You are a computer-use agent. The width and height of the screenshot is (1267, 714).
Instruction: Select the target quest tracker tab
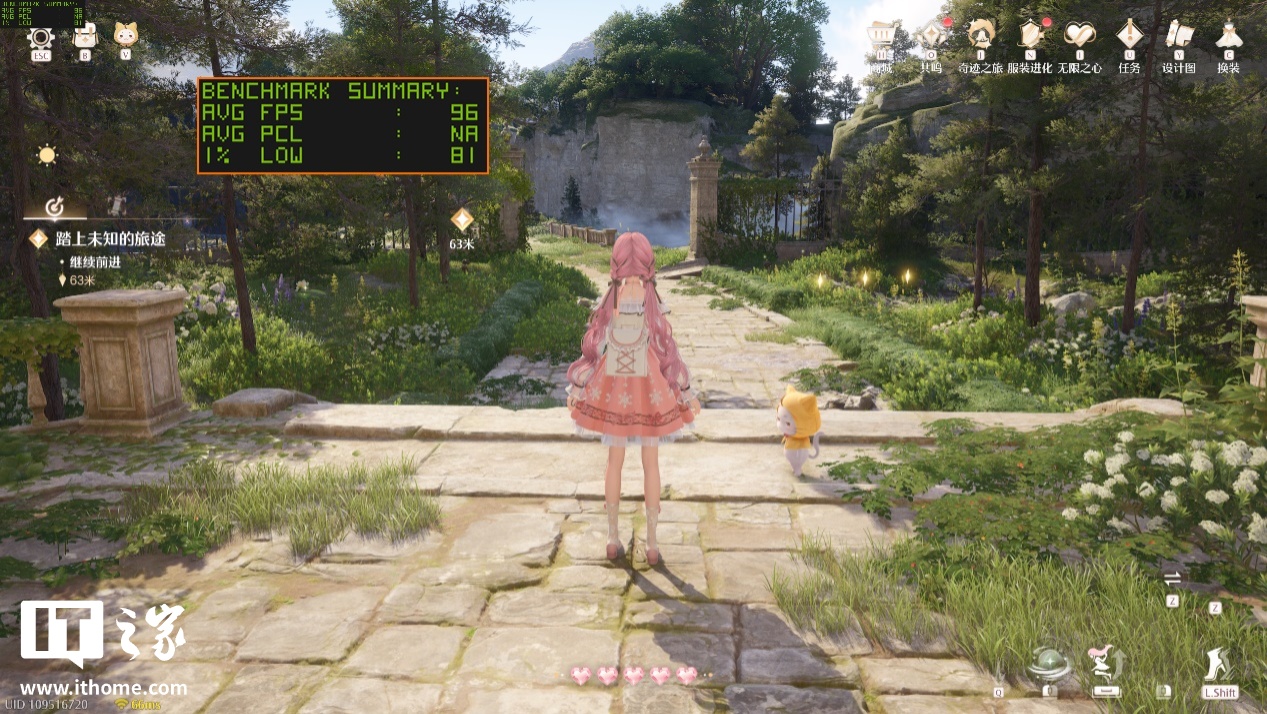[x=55, y=206]
